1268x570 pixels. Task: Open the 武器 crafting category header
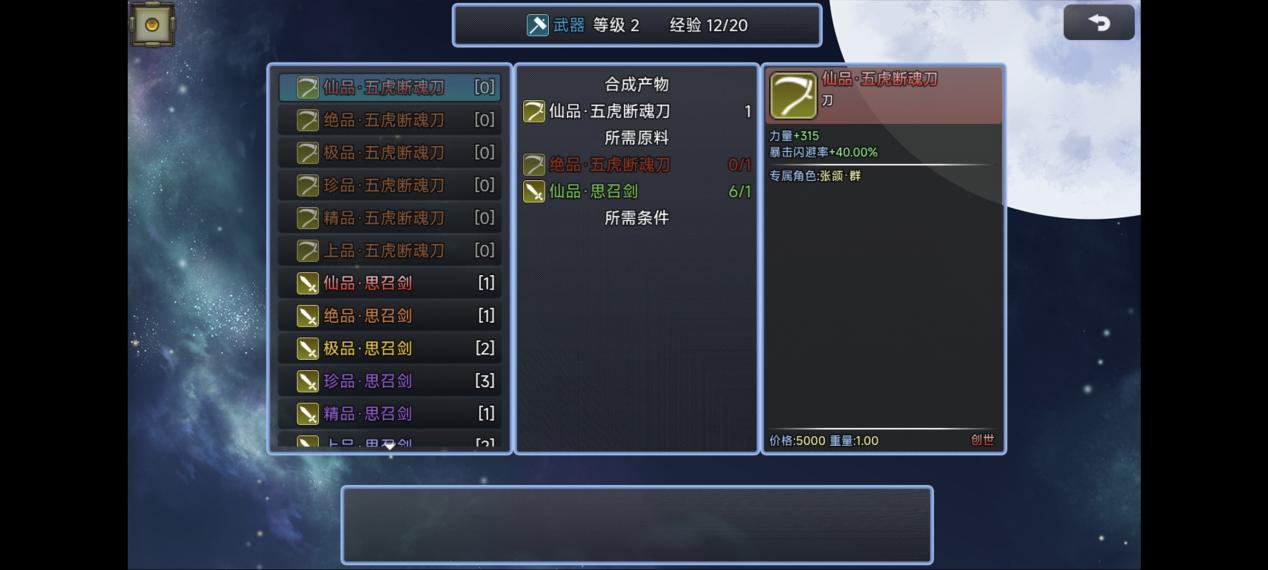point(557,25)
